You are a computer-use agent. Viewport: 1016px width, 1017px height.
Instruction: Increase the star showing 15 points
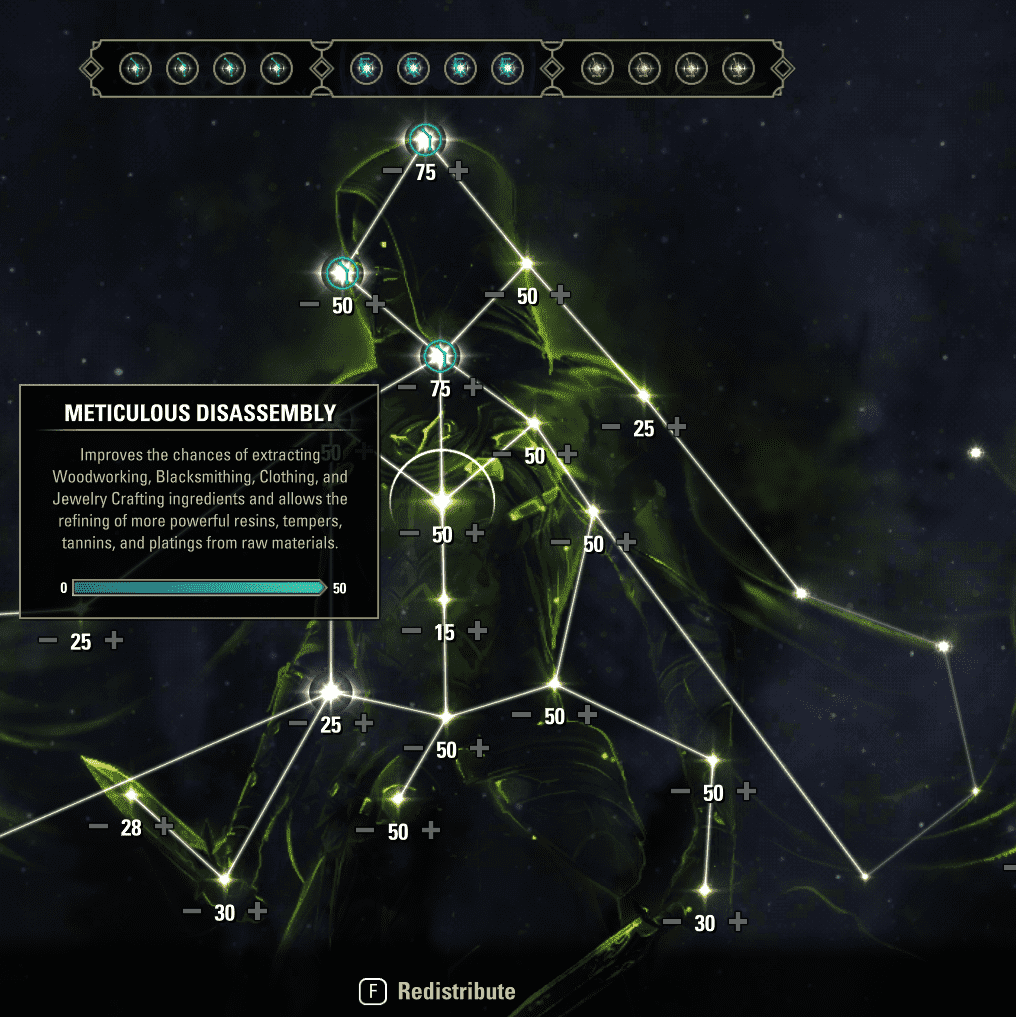coord(477,631)
